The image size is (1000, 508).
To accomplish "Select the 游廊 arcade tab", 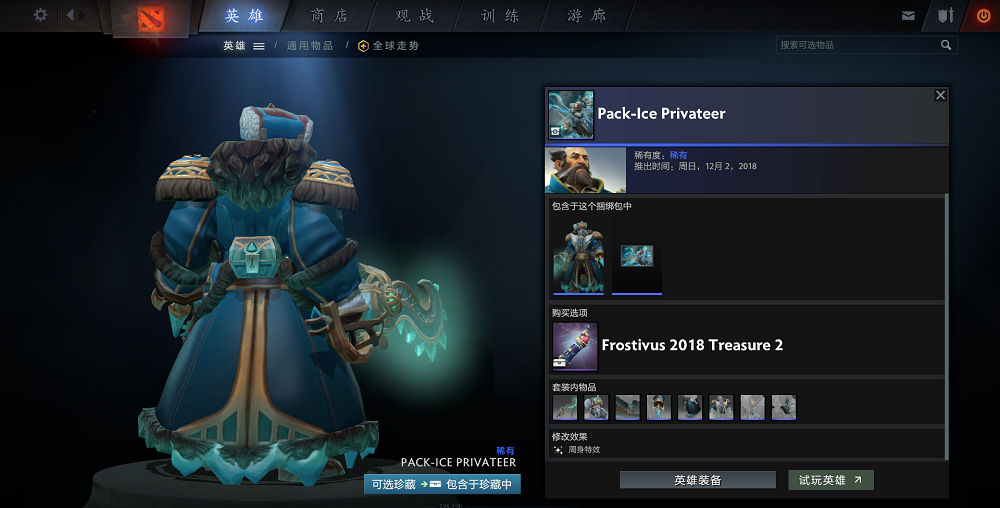I will click(x=587, y=16).
